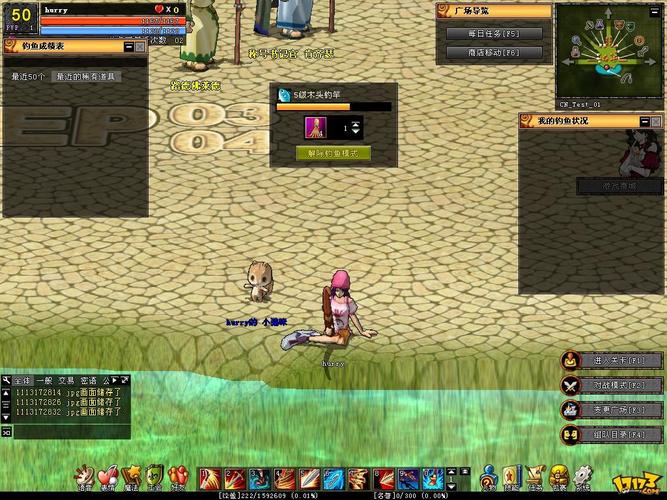The width and height of the screenshot is (667, 500).
Task: Click the plaza minimap
Action: click(x=609, y=51)
